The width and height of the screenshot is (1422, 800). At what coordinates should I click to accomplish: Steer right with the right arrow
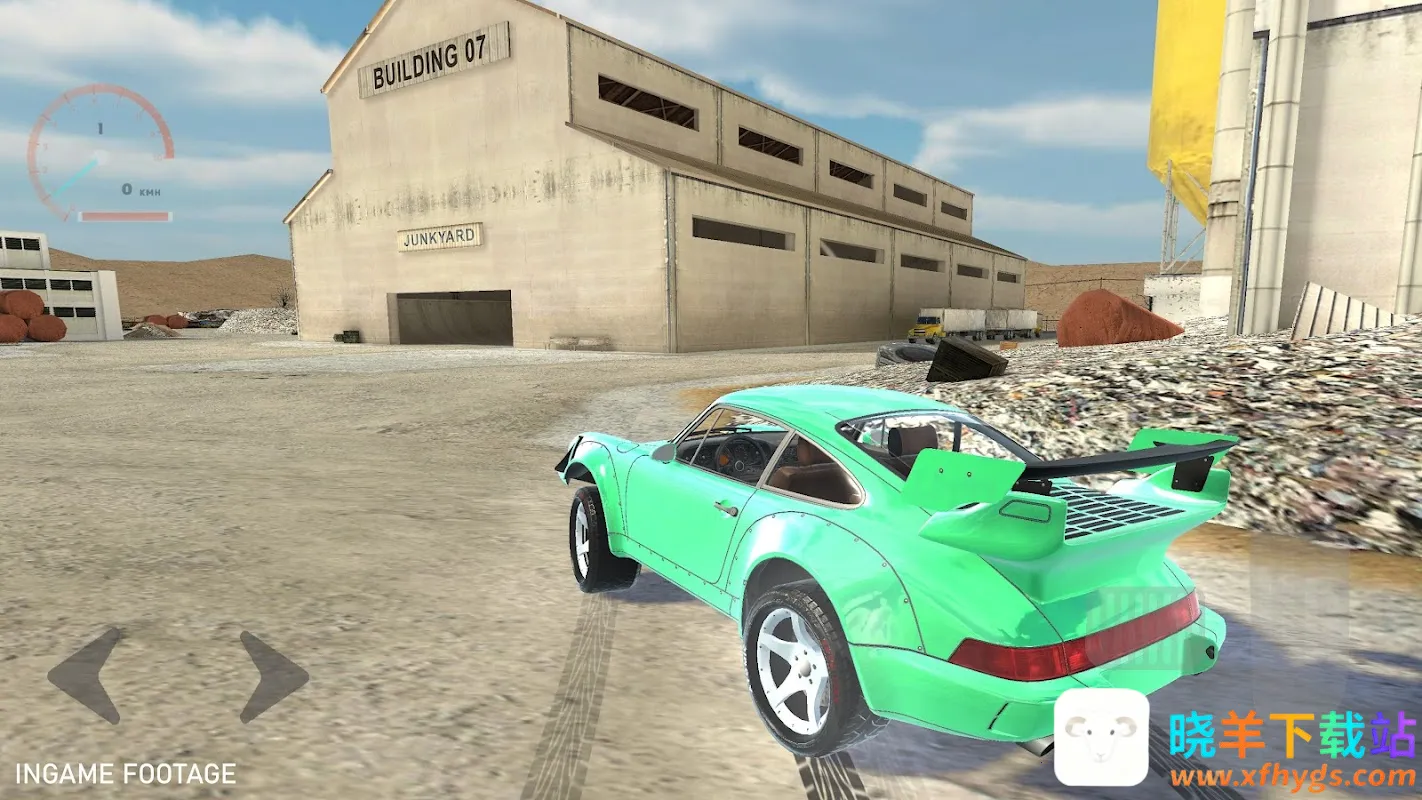pos(273,676)
